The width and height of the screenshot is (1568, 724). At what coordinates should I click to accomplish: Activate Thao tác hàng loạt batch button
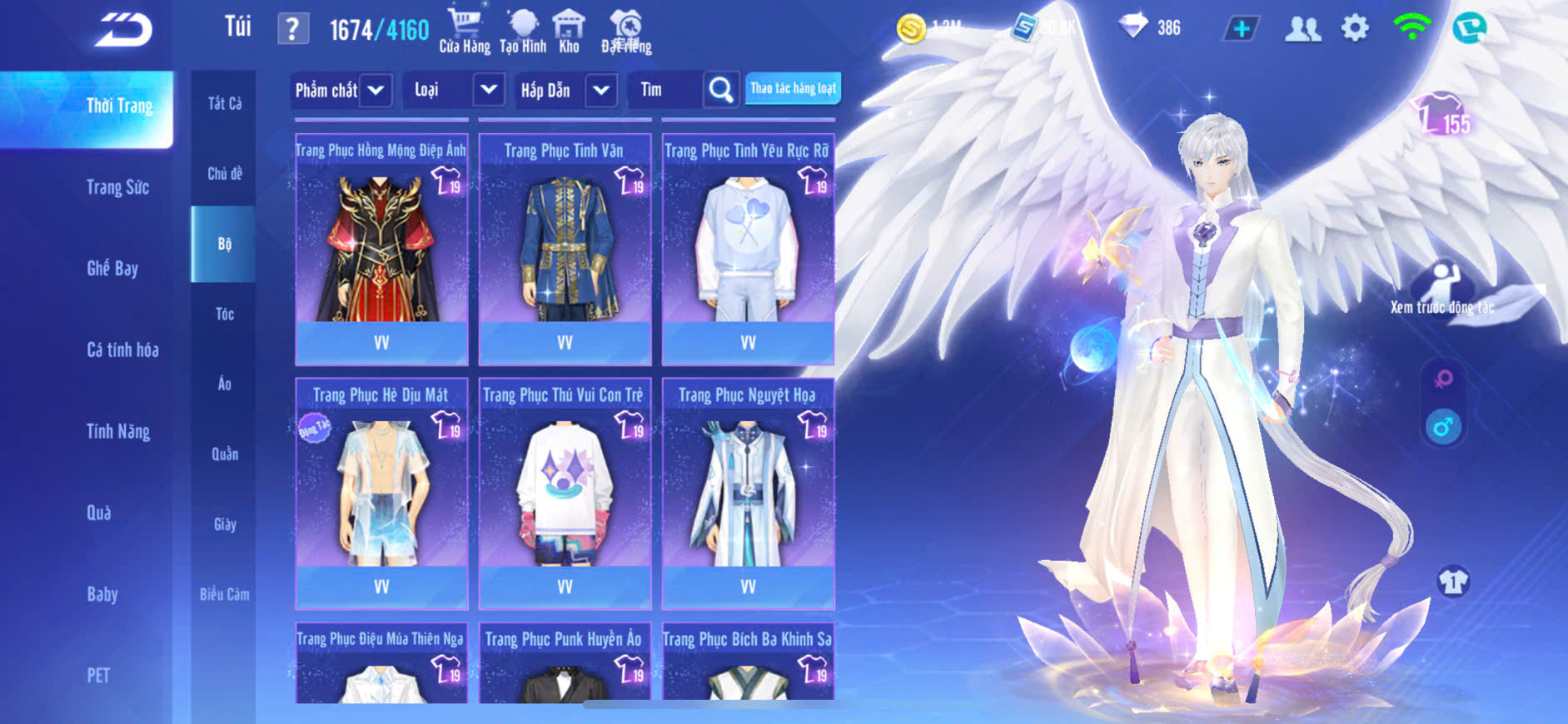[x=793, y=88]
